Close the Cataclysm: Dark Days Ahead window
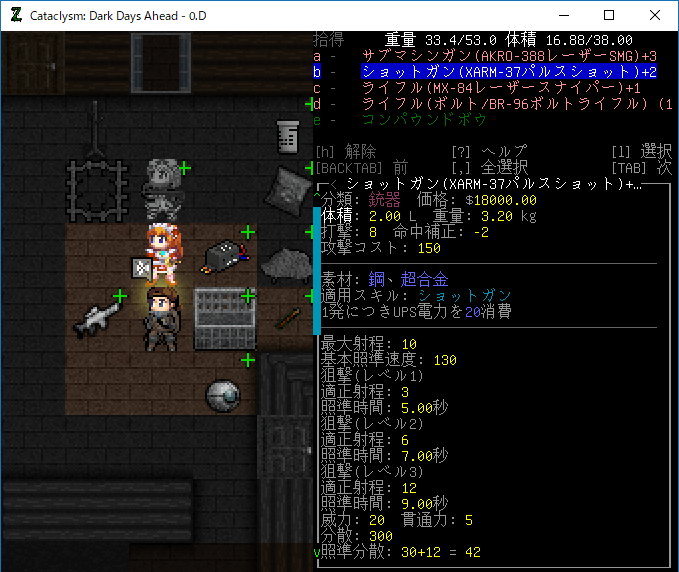The width and height of the screenshot is (679, 572). point(655,16)
